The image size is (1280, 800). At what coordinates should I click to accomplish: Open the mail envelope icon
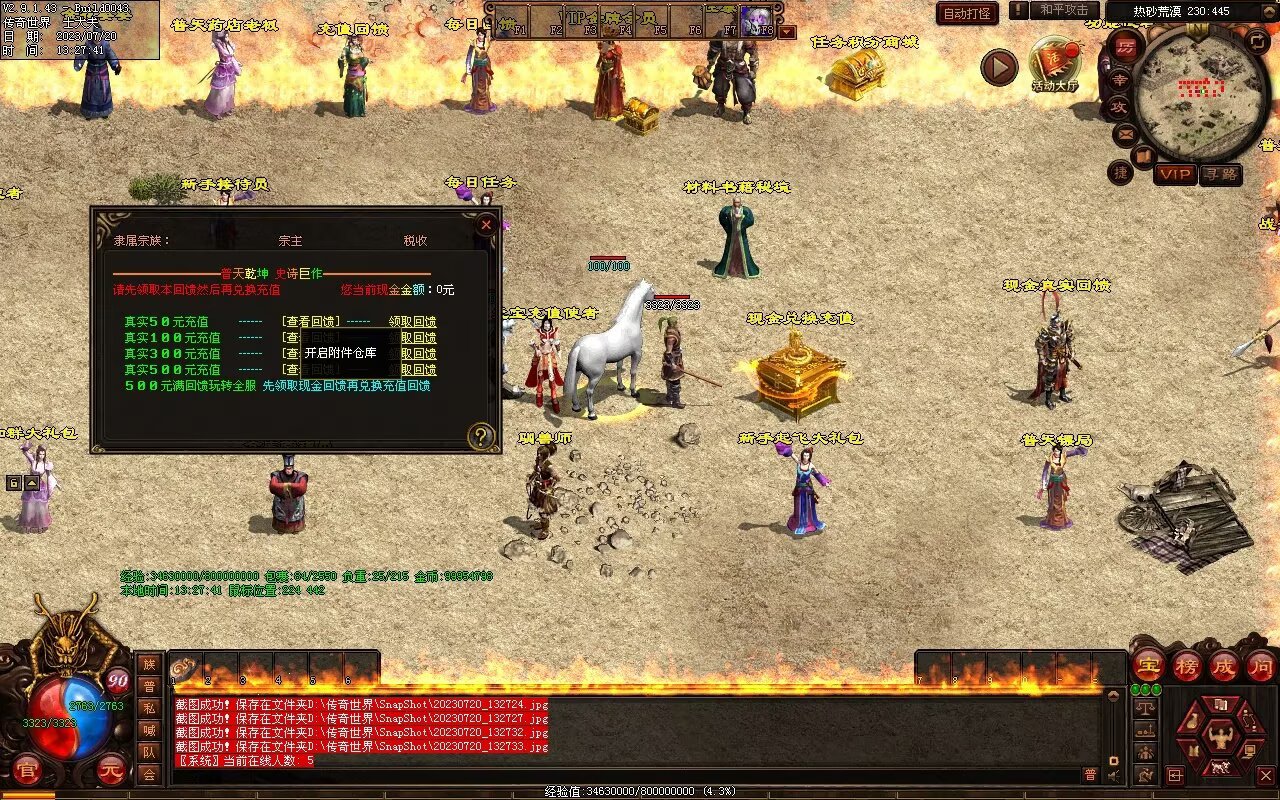pyautogui.click(x=1125, y=133)
